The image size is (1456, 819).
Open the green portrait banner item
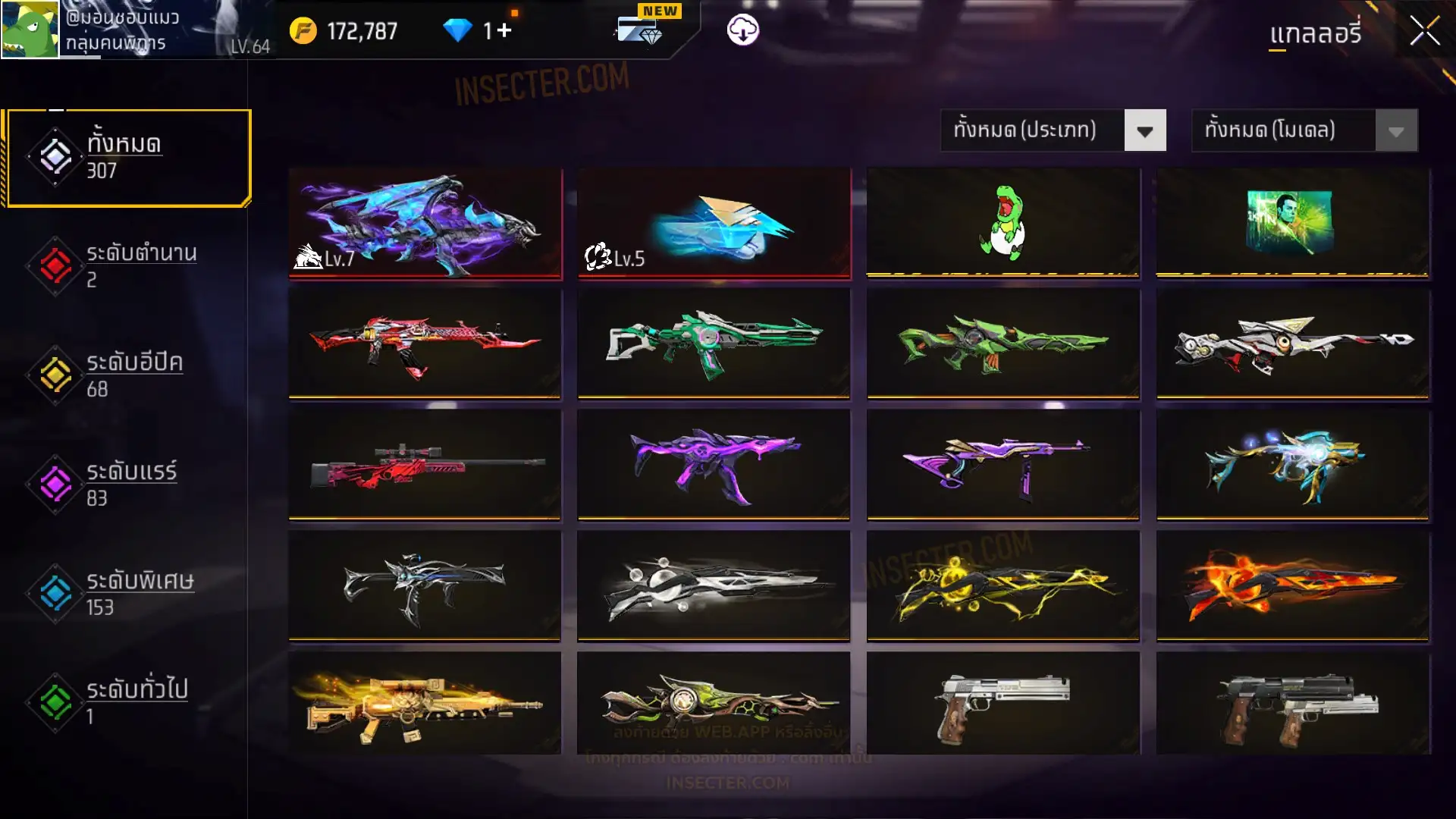1292,222
